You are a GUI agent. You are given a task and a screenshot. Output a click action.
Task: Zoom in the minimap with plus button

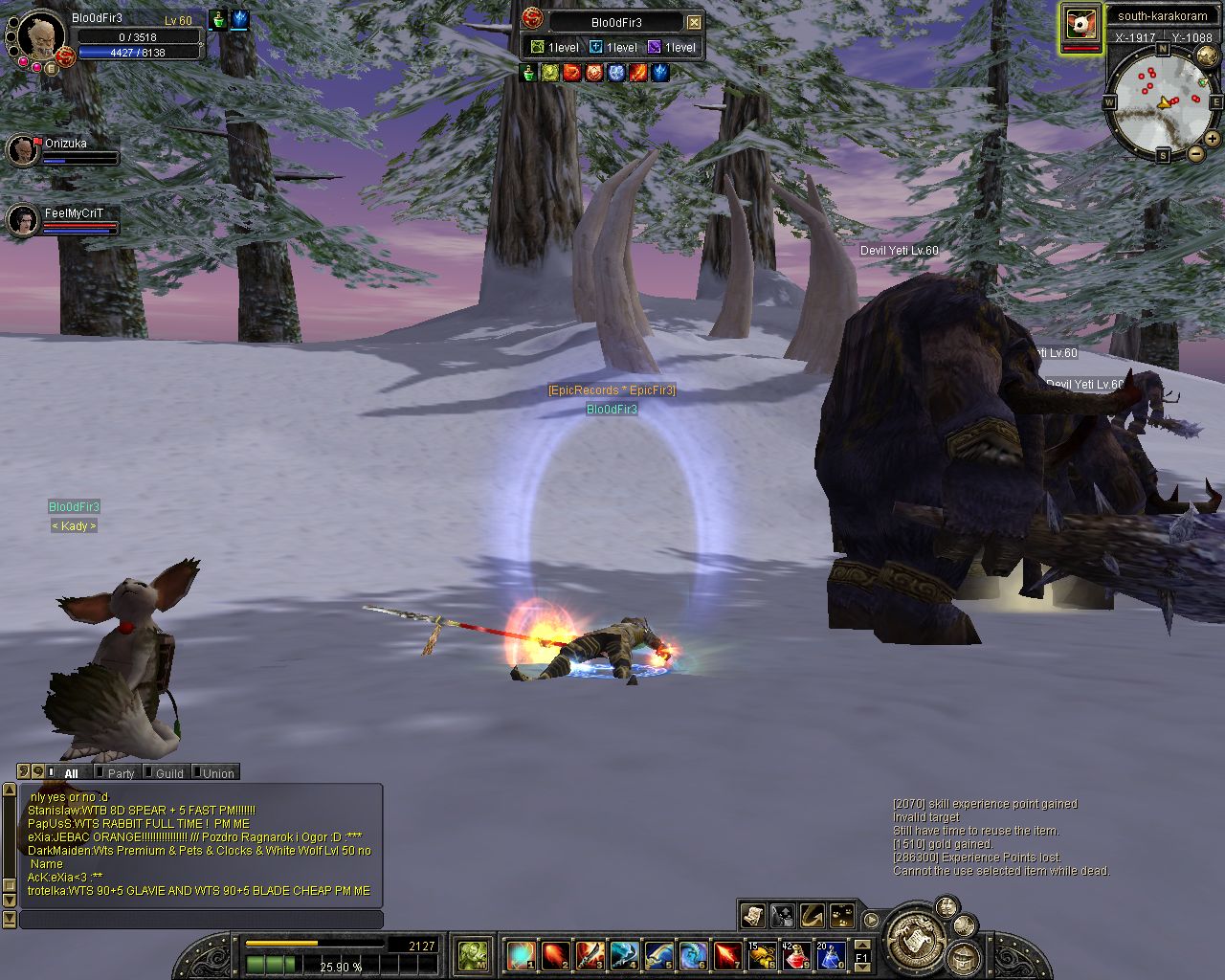[x=1213, y=139]
